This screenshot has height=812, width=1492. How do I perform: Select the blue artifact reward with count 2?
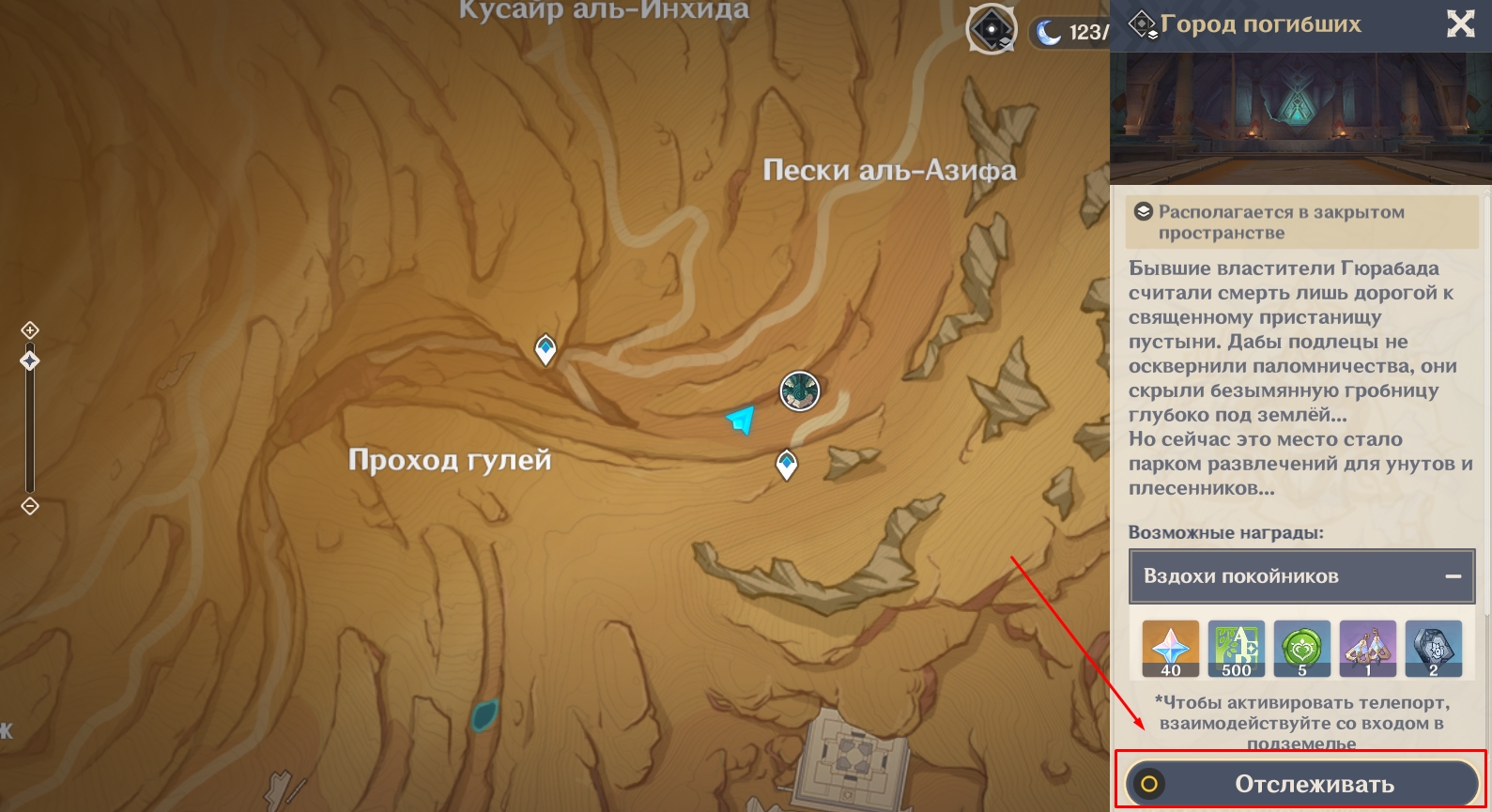point(1433,648)
